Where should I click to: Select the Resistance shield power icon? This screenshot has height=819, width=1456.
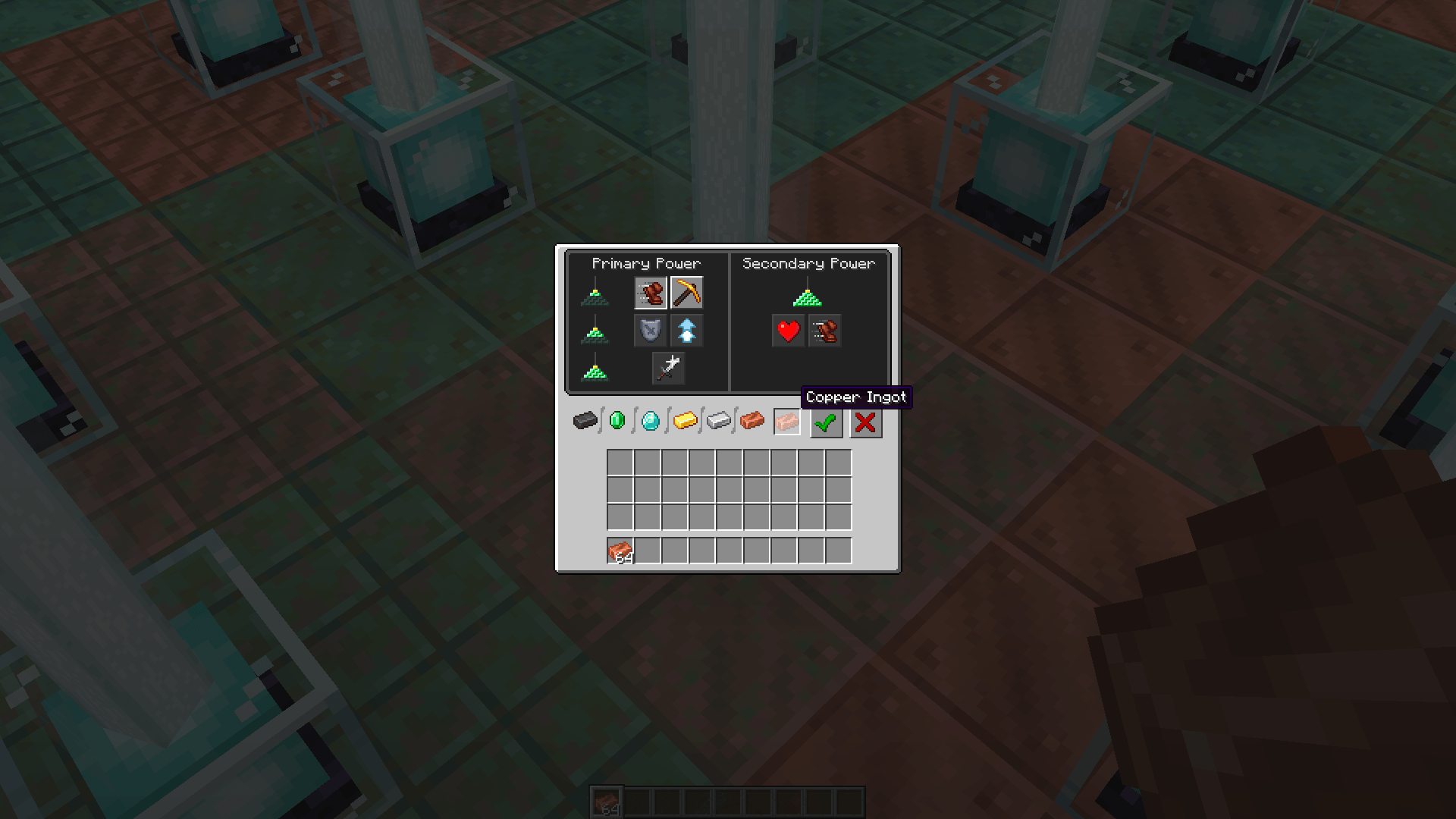651,330
